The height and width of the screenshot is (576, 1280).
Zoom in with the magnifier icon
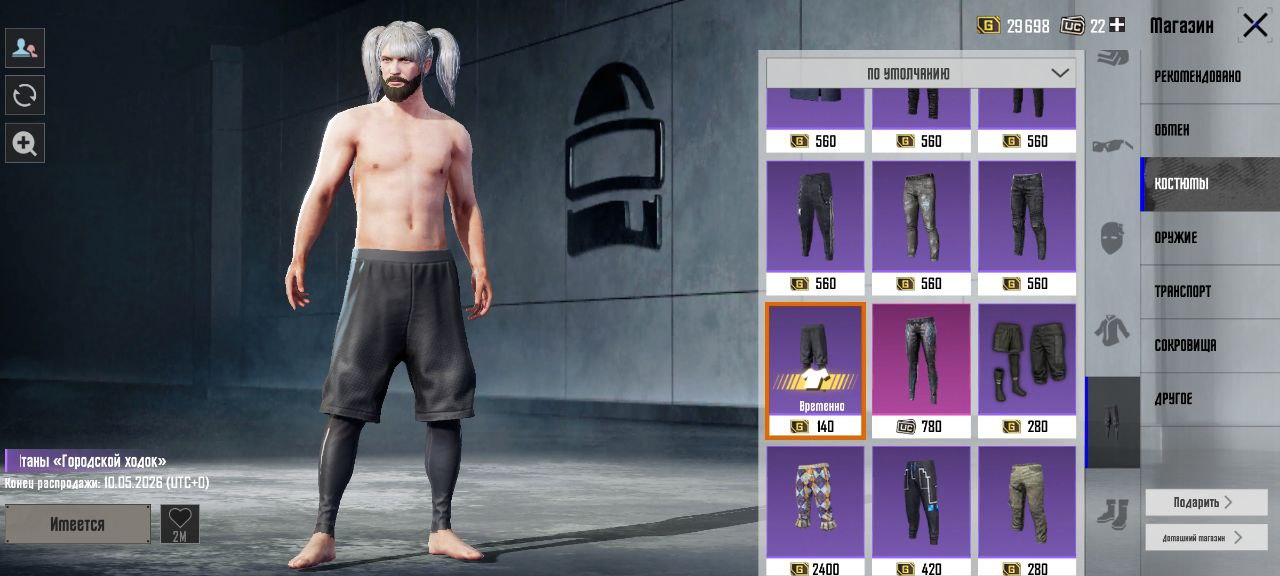(x=24, y=143)
